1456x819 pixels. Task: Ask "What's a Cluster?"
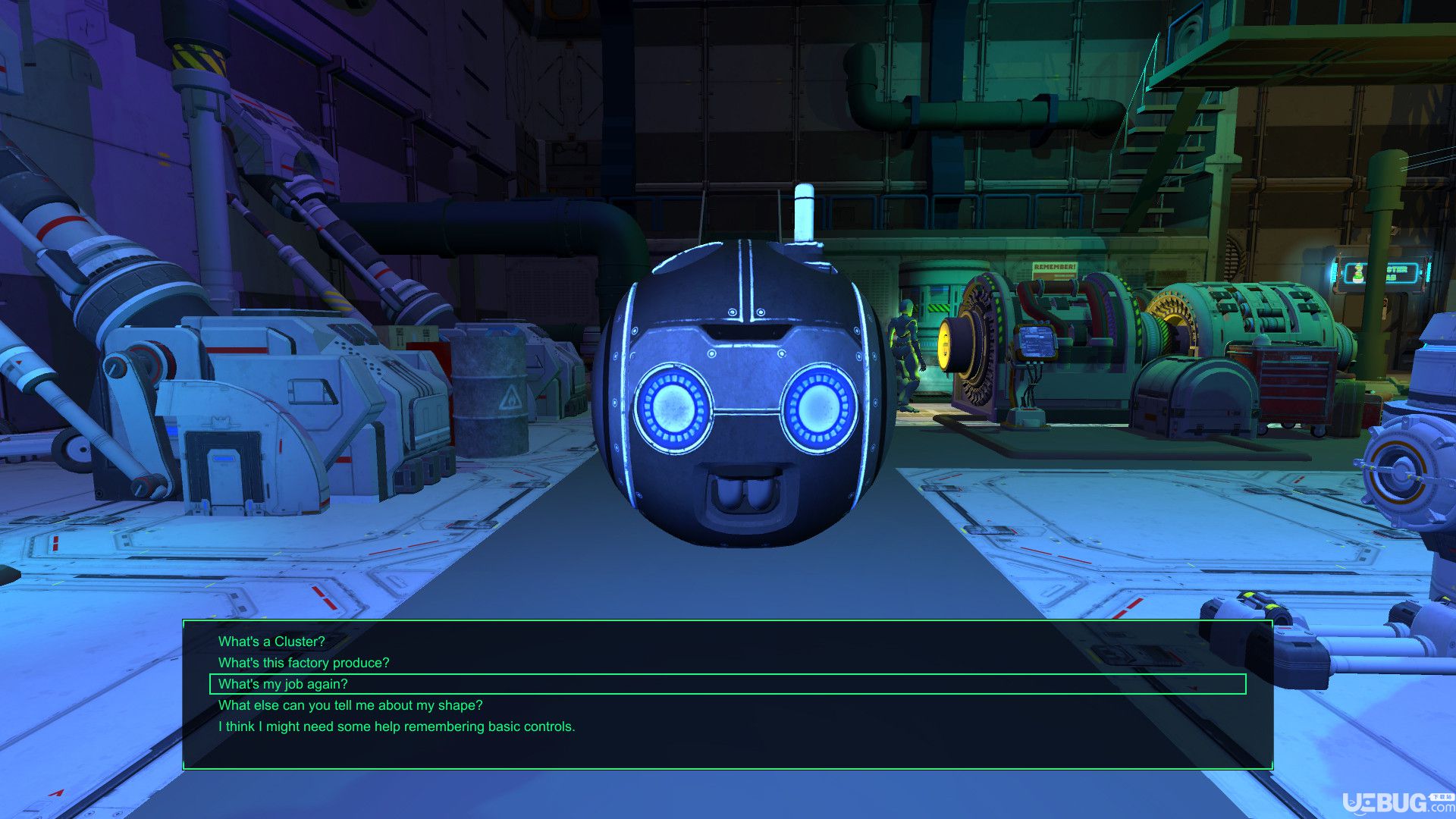click(271, 642)
